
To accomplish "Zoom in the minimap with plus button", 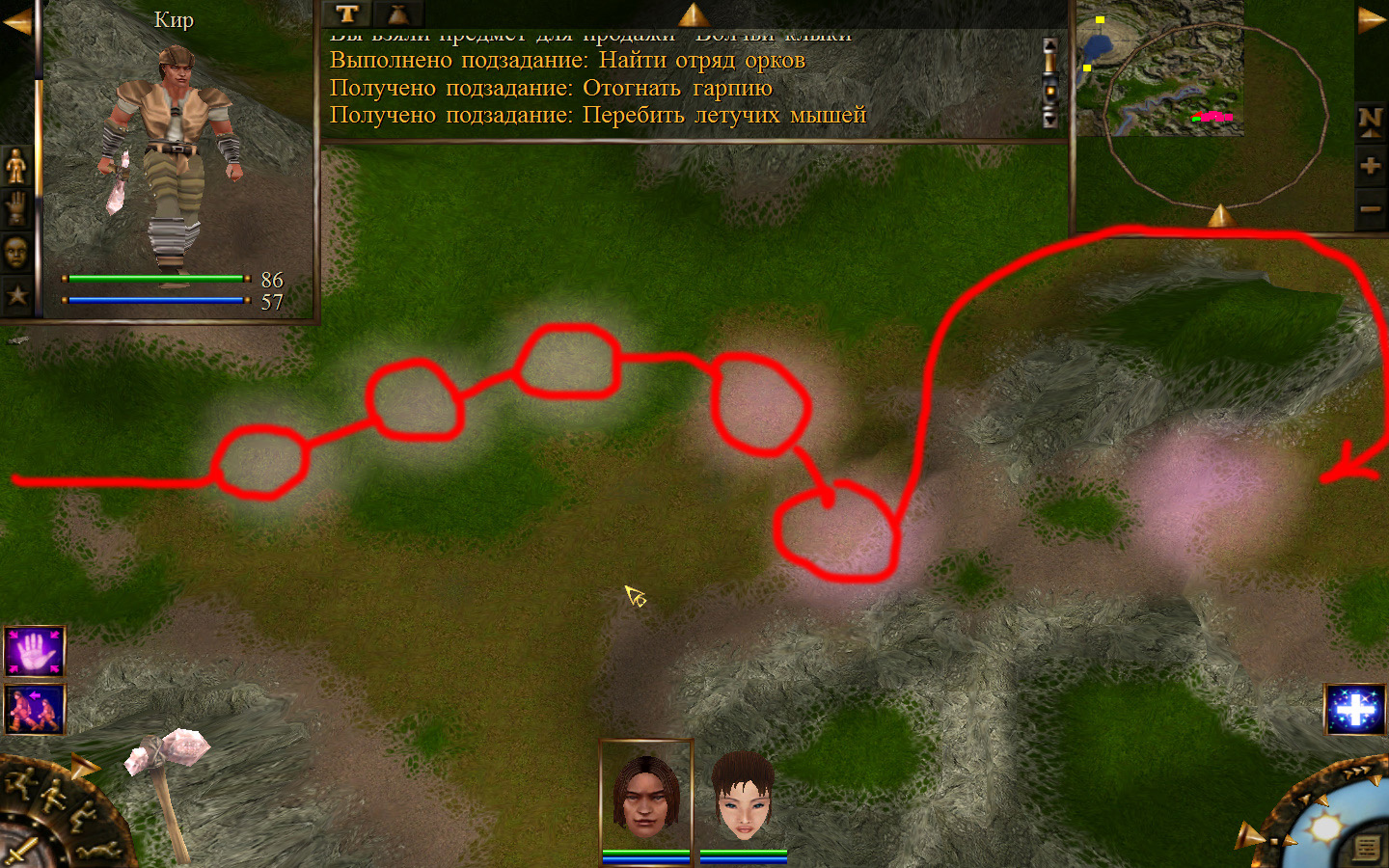I will pos(1370,165).
